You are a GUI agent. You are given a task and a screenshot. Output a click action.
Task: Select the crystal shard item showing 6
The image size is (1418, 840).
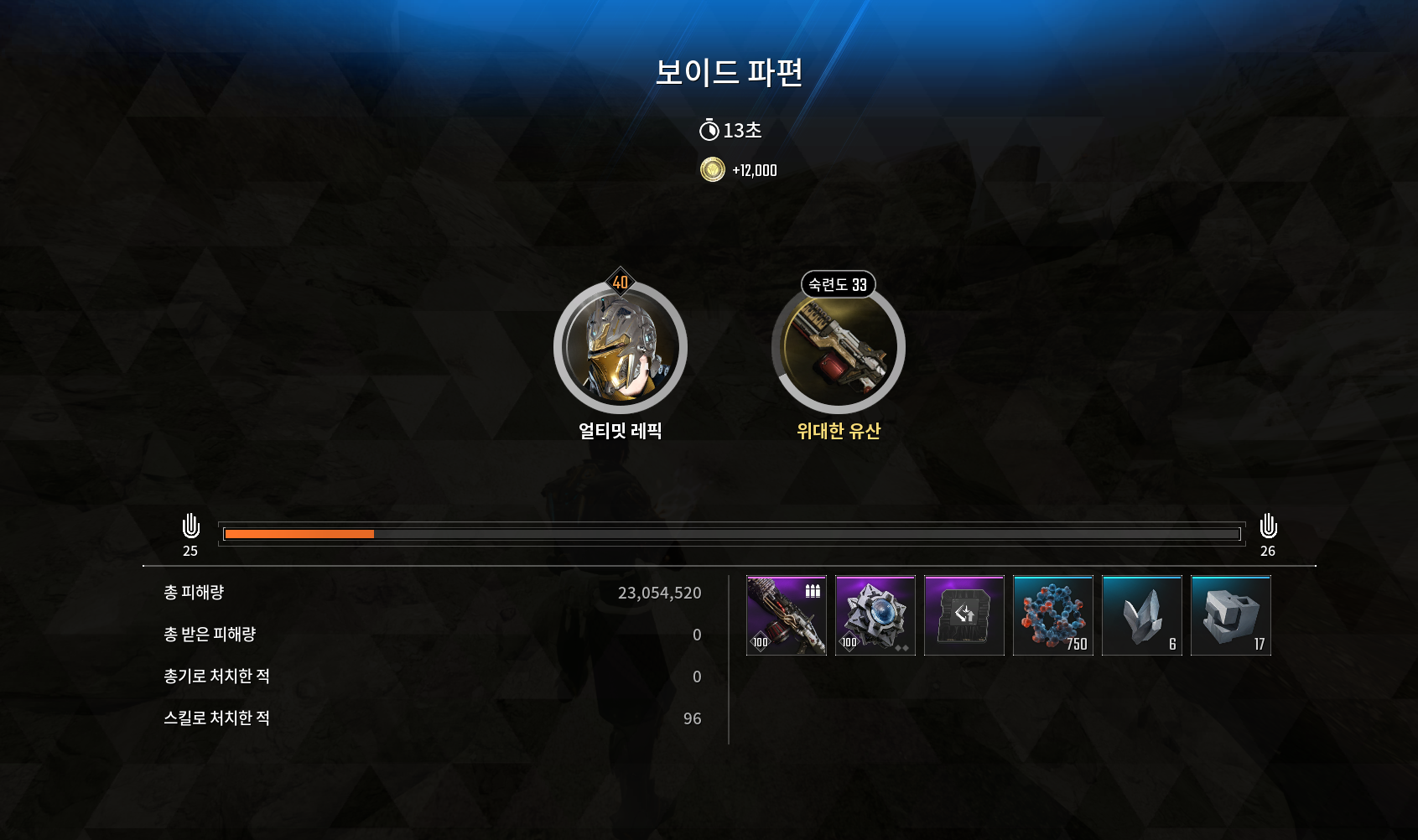click(1142, 616)
